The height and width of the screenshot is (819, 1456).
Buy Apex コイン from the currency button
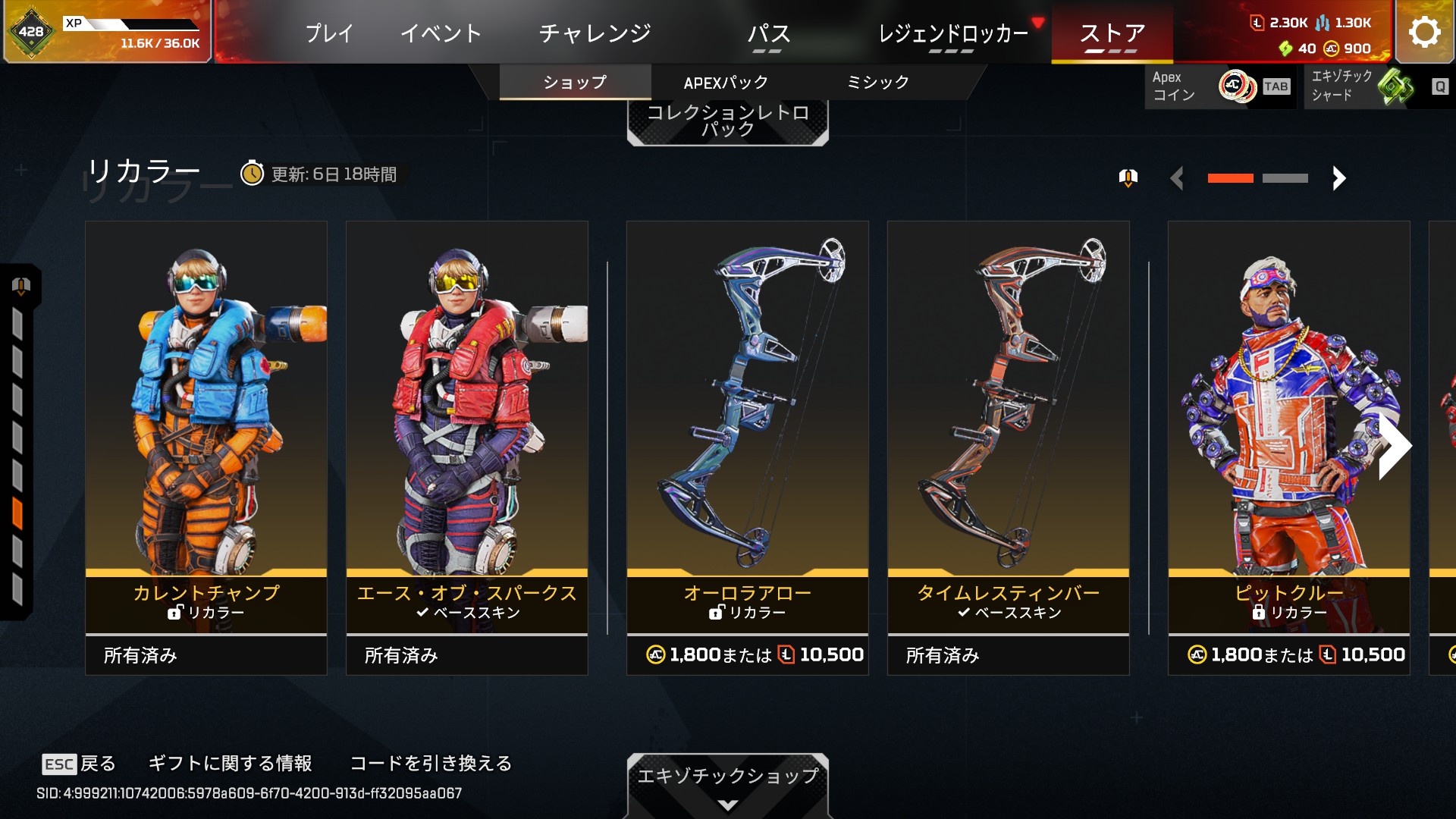[x=1219, y=86]
